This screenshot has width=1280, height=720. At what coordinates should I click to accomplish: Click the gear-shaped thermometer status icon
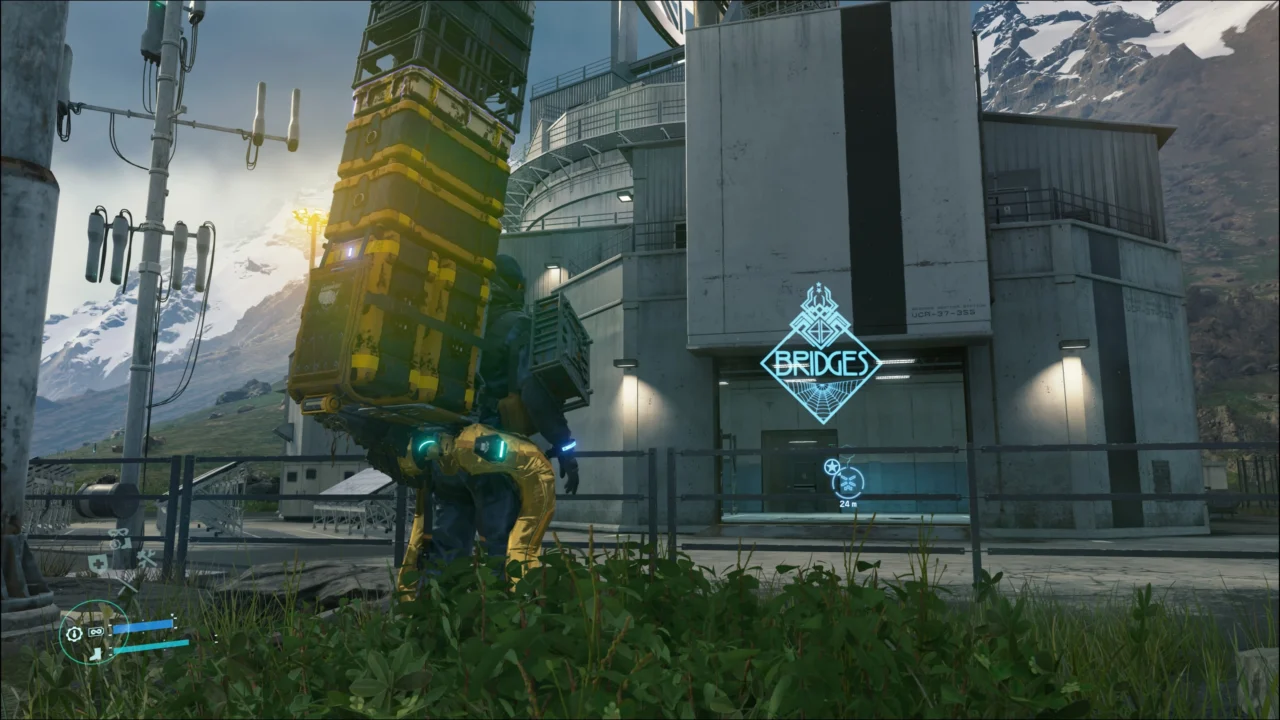click(x=74, y=633)
